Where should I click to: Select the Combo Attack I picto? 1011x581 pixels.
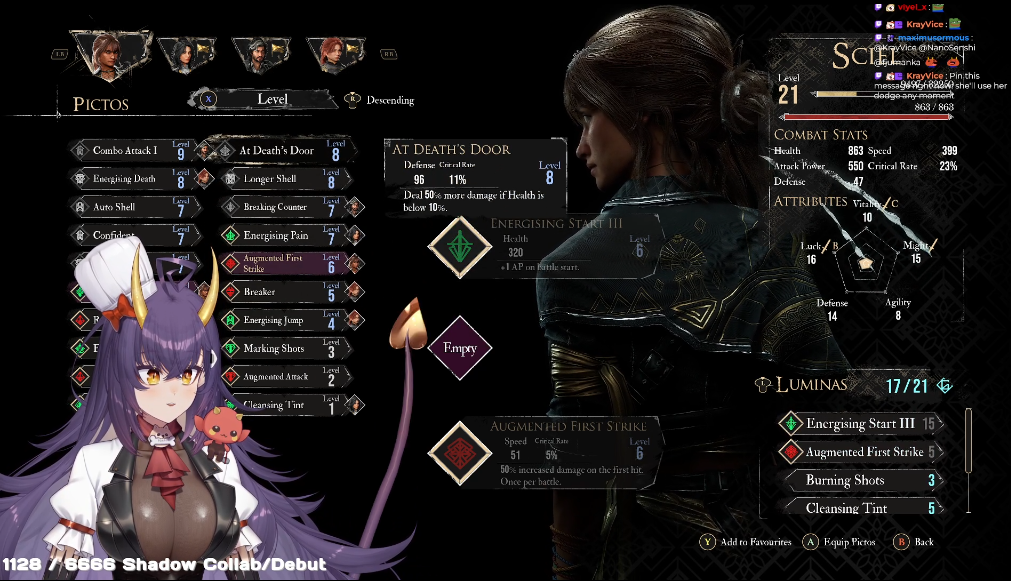click(127, 151)
